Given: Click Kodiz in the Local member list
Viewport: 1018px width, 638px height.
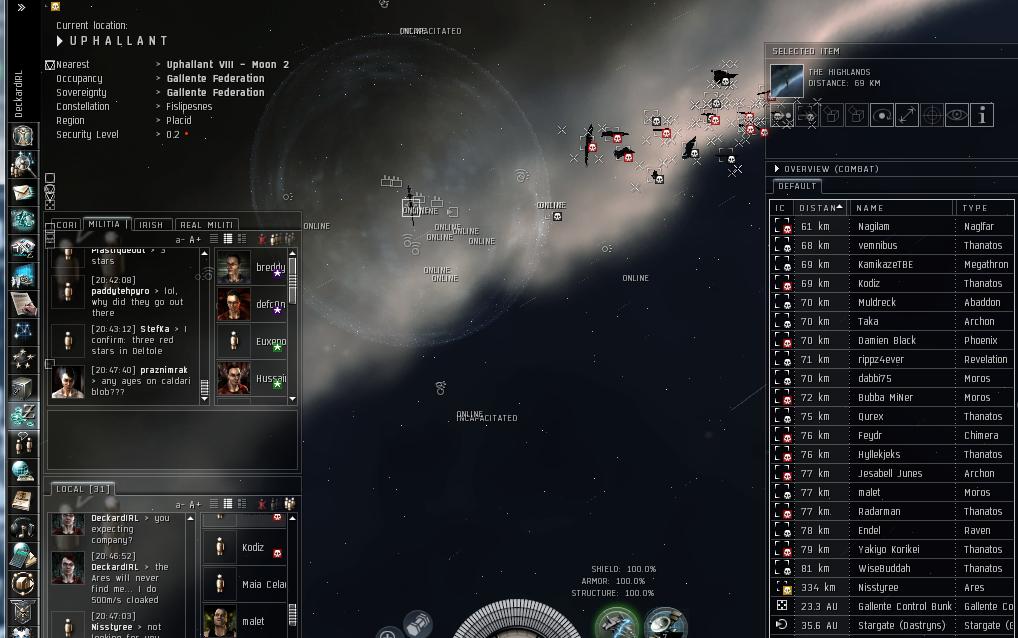Looking at the screenshot, I should tap(253, 548).
